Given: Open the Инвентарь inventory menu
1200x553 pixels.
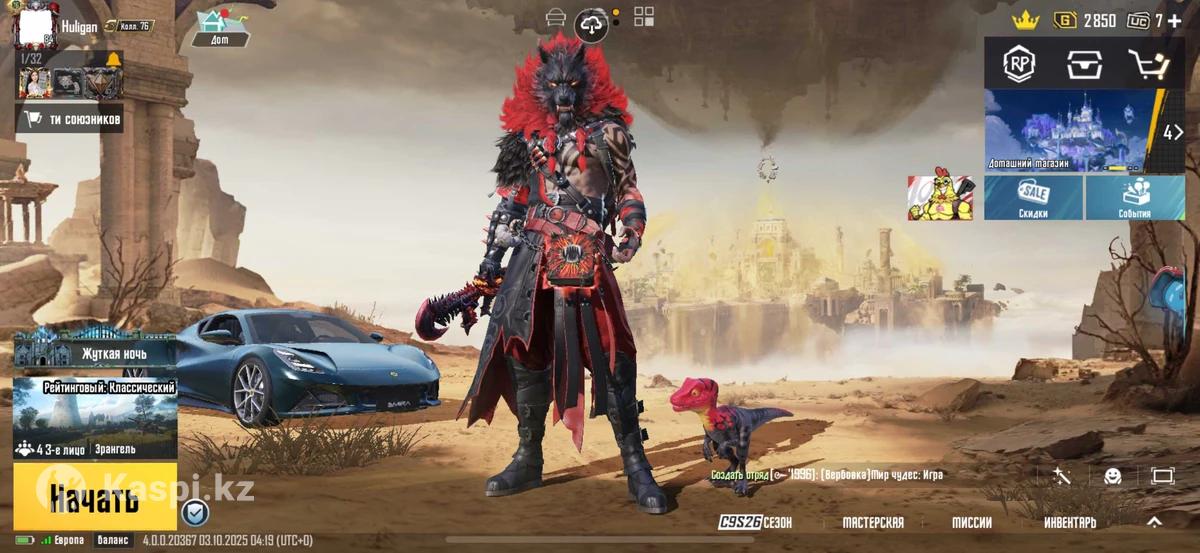Looking at the screenshot, I should tap(1070, 522).
